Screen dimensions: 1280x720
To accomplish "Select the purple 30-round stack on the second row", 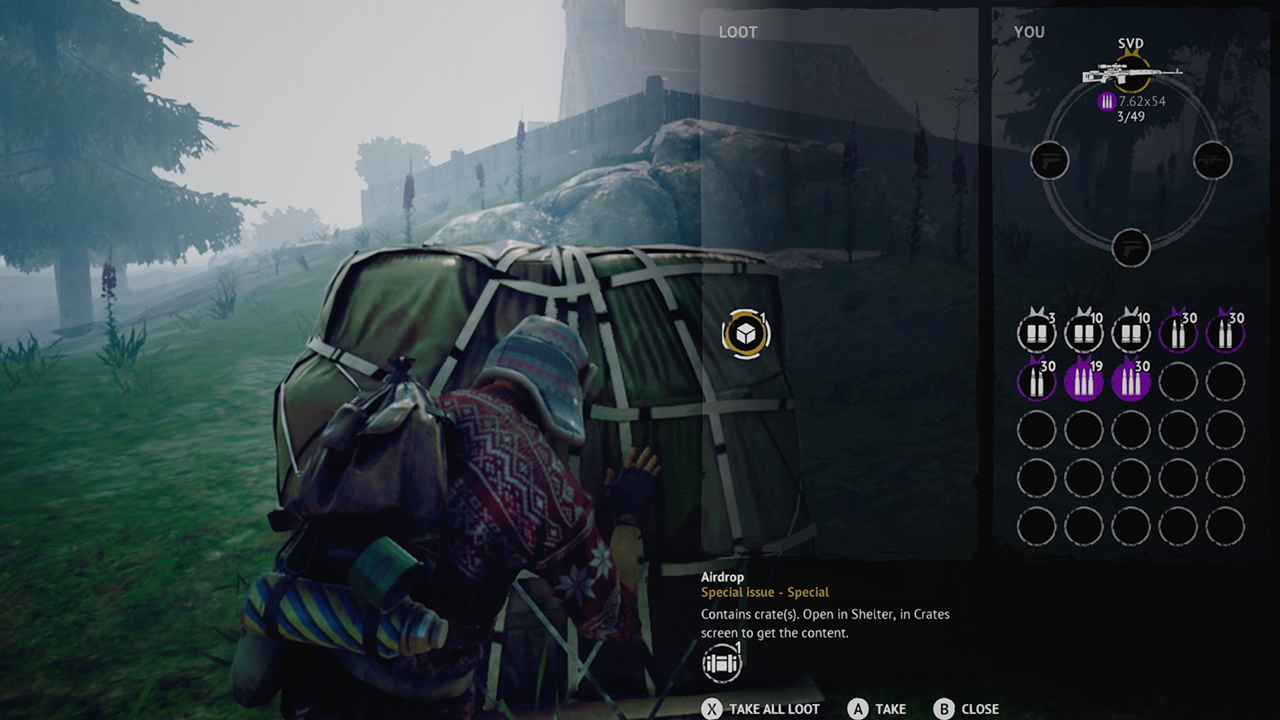I will pyautogui.click(x=1036, y=380).
